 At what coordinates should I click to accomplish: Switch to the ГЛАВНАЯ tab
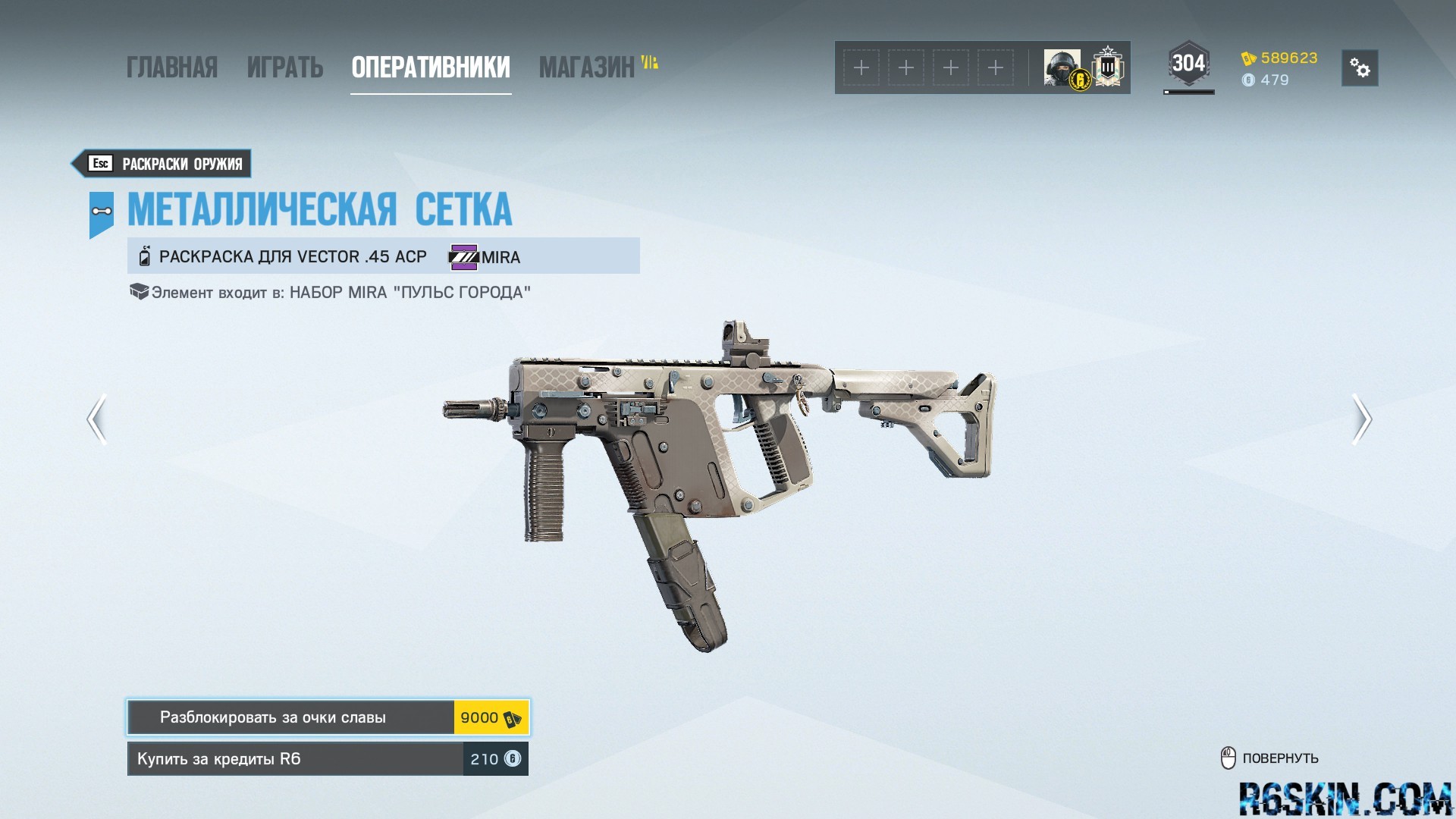point(173,67)
